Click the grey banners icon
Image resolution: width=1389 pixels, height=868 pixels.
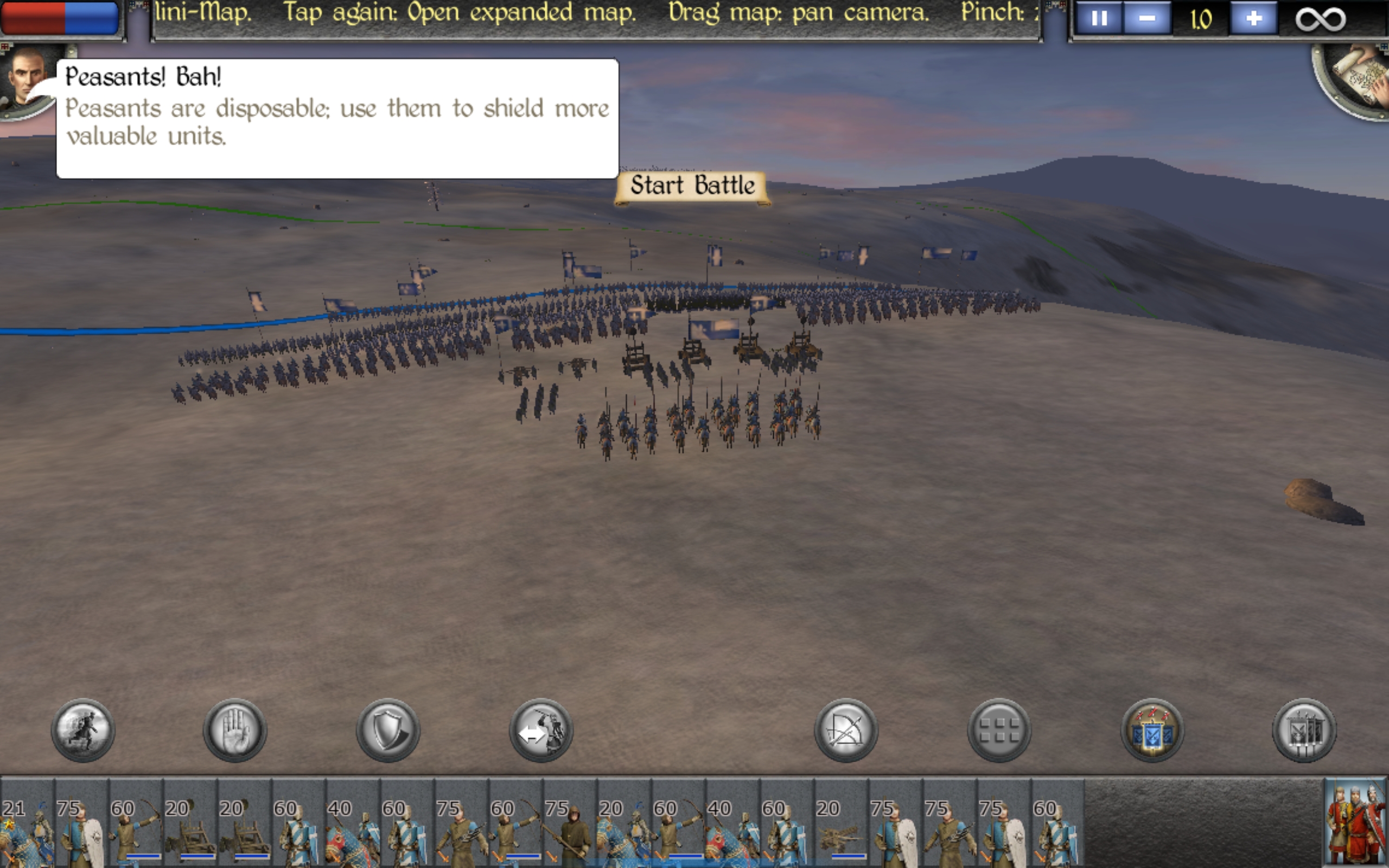(x=1304, y=730)
